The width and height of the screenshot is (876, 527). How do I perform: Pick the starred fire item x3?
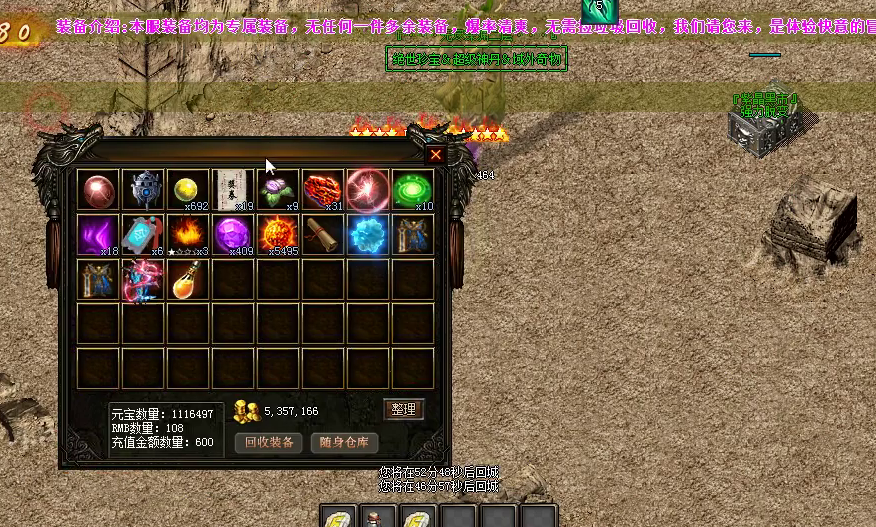pos(188,235)
